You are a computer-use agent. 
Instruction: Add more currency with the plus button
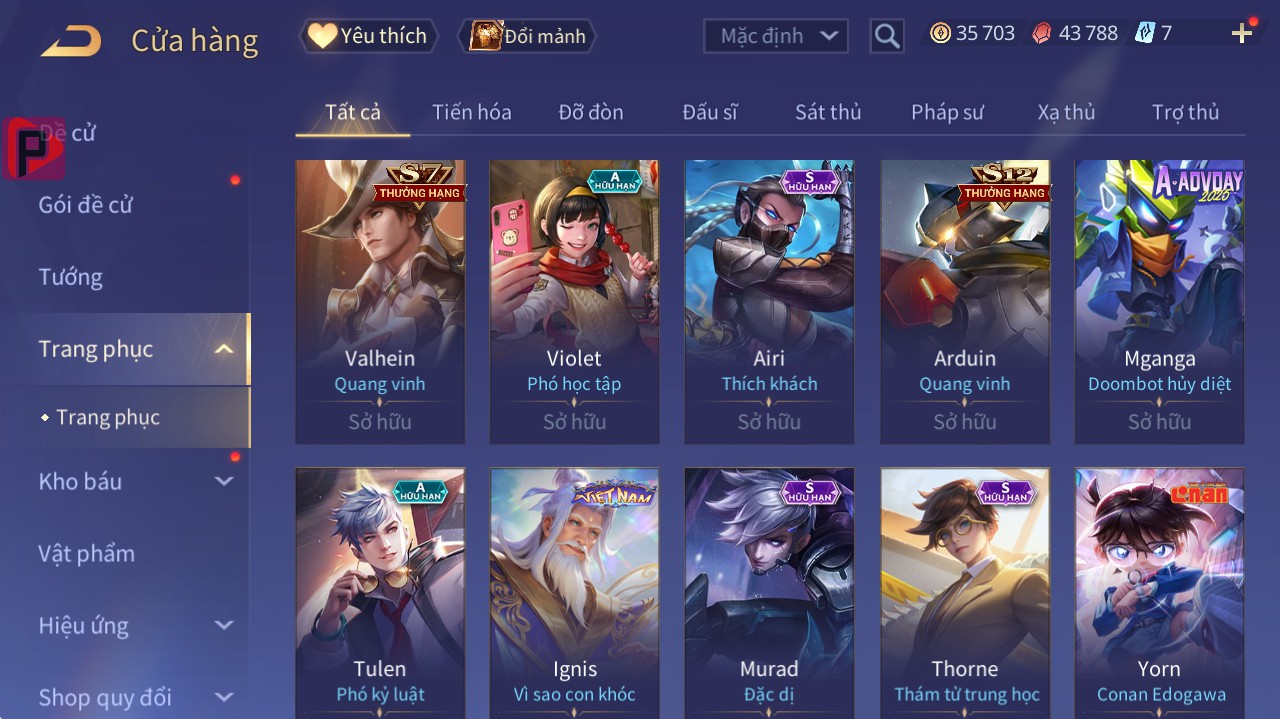click(x=1242, y=34)
